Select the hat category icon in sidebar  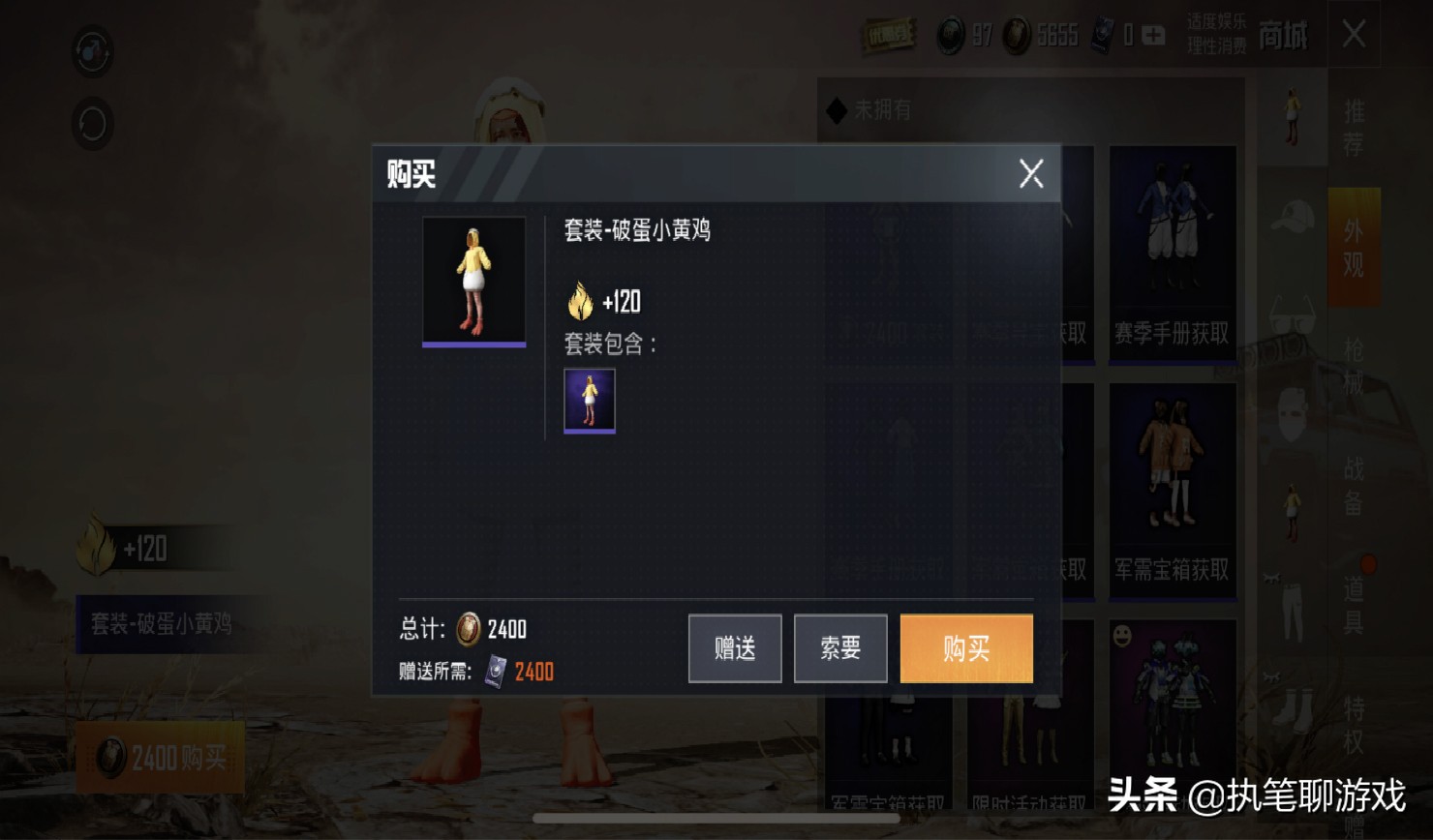tap(1291, 215)
